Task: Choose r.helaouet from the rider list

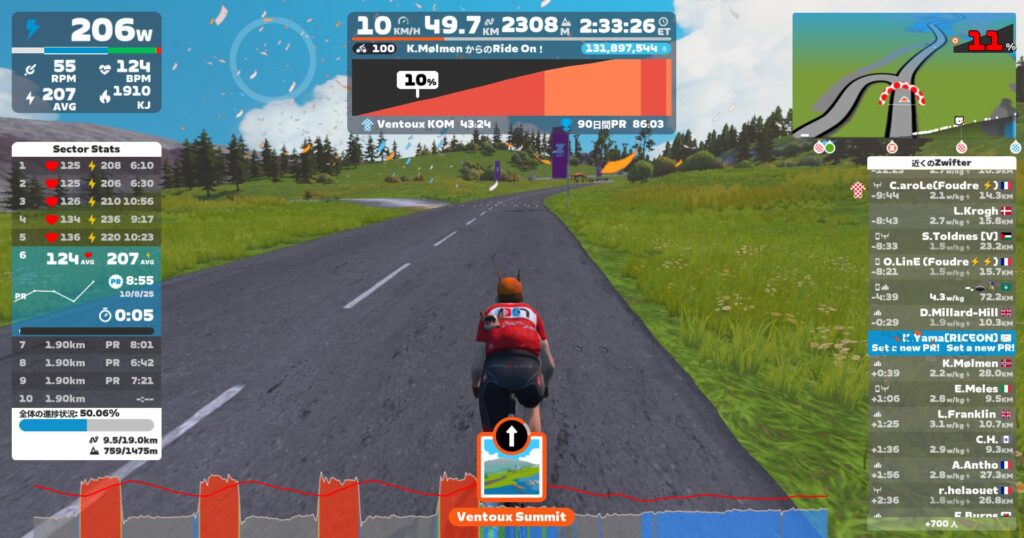Action: (x=940, y=495)
